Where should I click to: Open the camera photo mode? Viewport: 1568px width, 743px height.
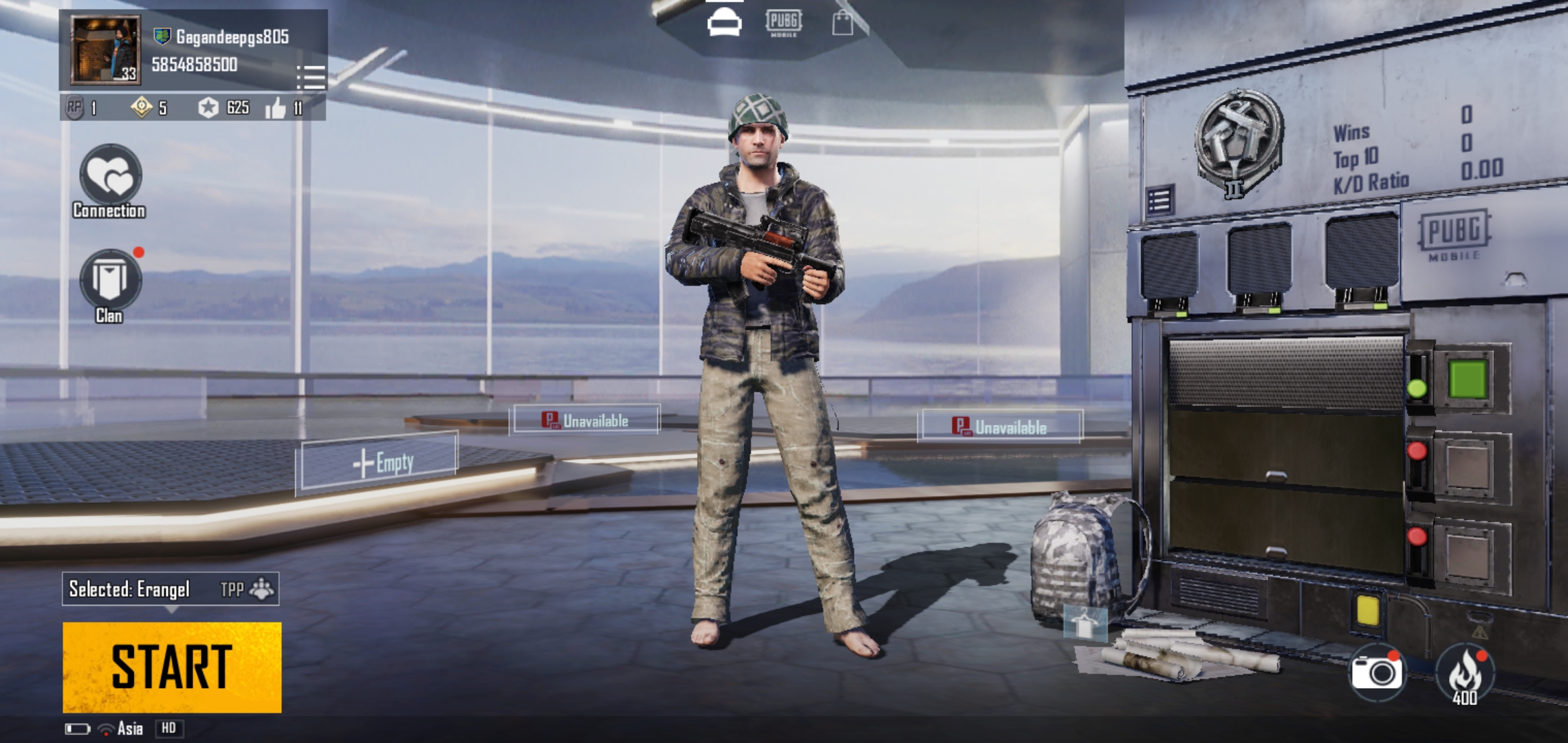1376,672
